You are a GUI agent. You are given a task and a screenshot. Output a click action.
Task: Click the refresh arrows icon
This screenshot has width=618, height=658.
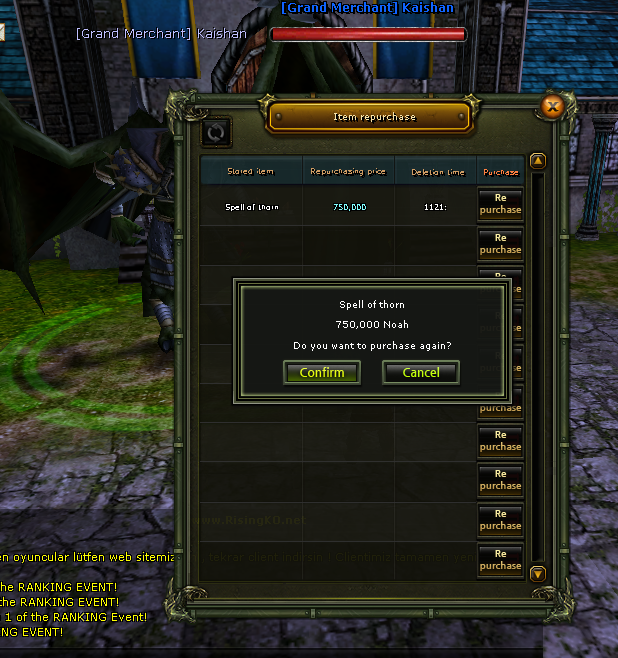(x=216, y=131)
